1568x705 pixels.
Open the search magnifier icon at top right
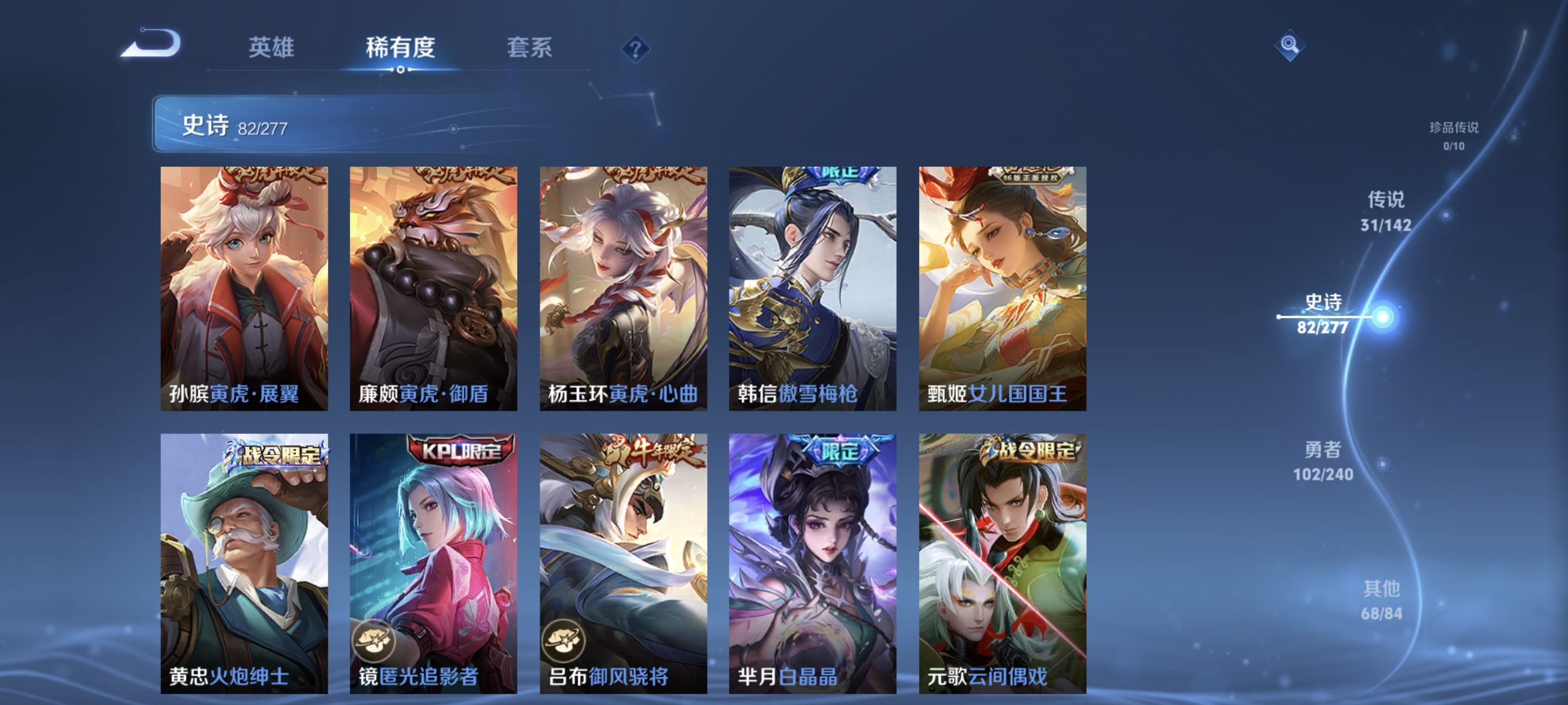1290,45
